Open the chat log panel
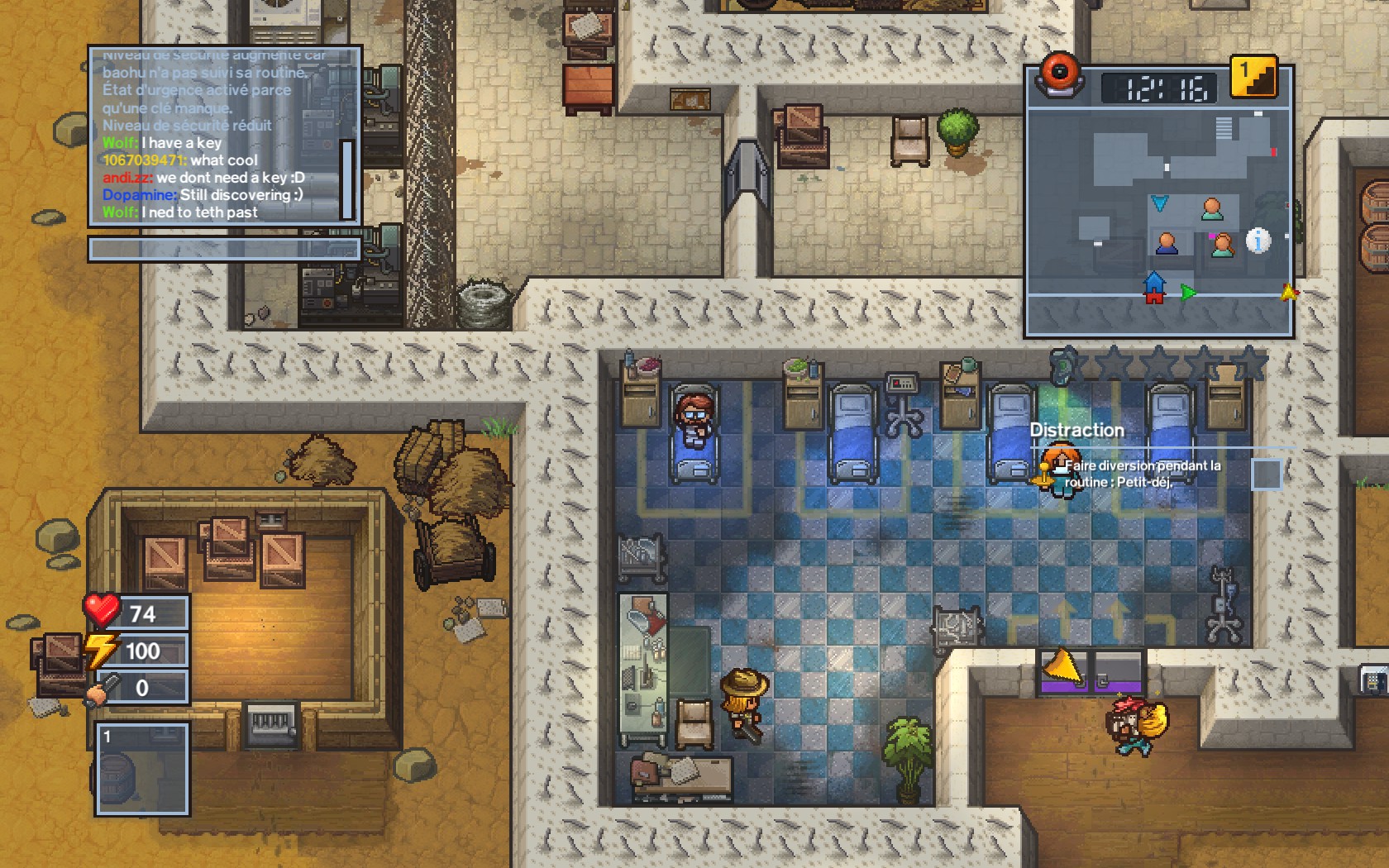This screenshot has height=868, width=1389. [217, 135]
